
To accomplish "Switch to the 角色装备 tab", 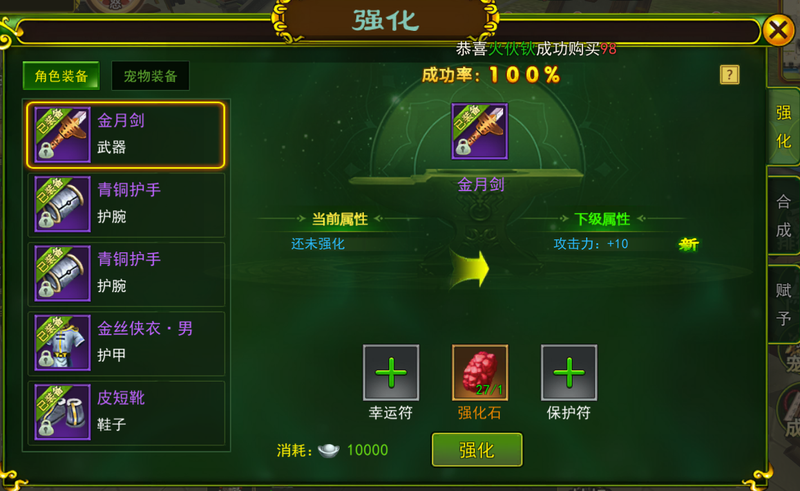I will coord(61,76).
